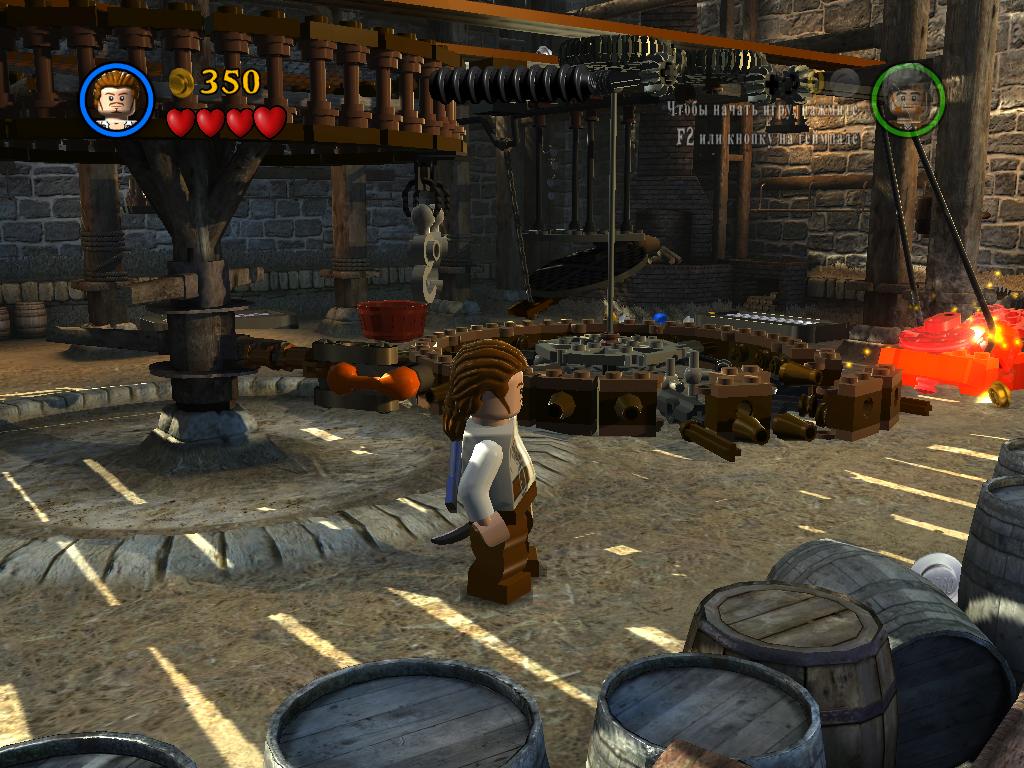Click the green-ringed player two character portrait
Image resolution: width=1024 pixels, height=768 pixels.
click(907, 99)
